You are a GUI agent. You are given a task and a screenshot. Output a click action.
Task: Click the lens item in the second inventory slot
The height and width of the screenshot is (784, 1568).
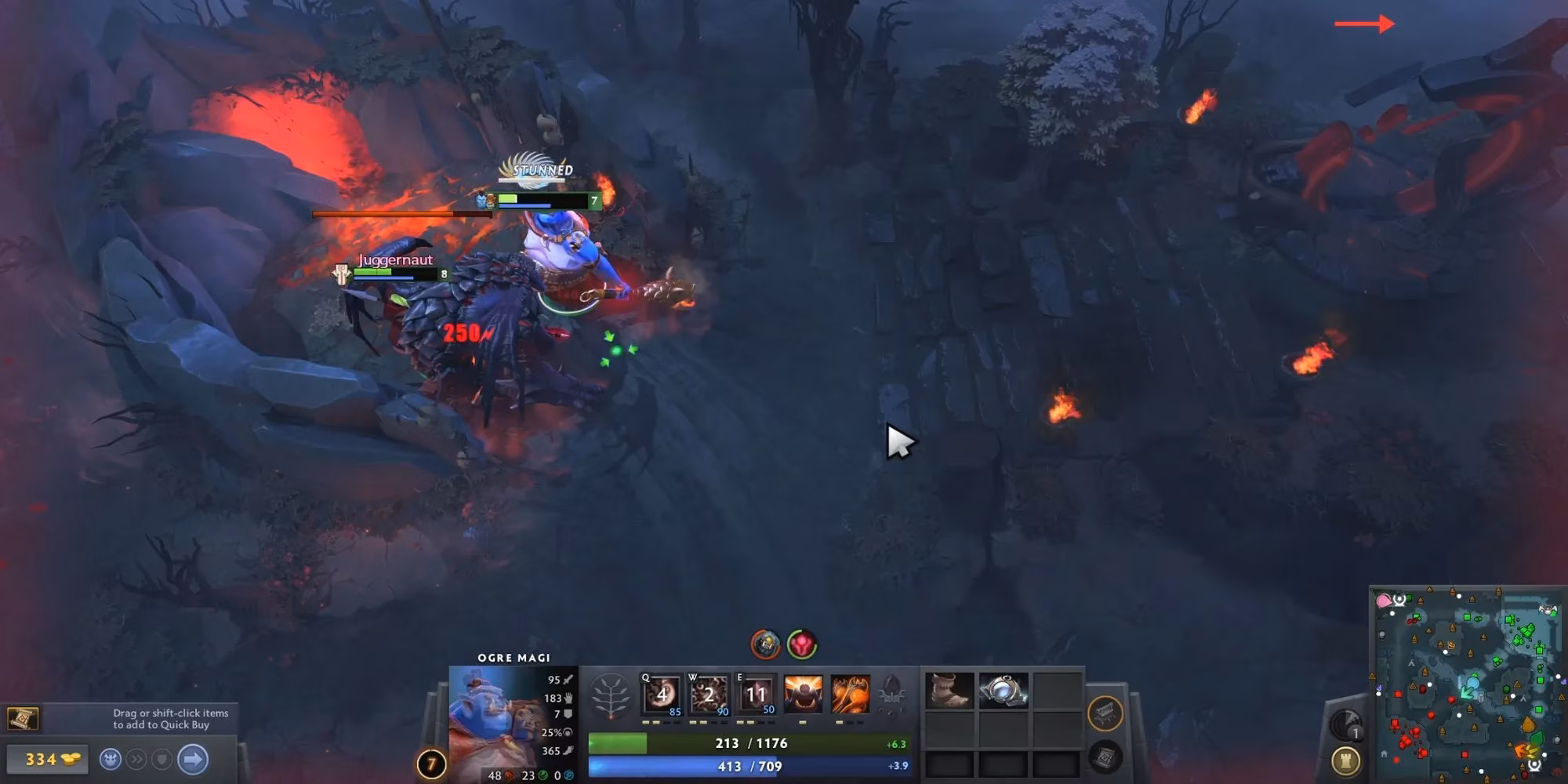[1004, 691]
